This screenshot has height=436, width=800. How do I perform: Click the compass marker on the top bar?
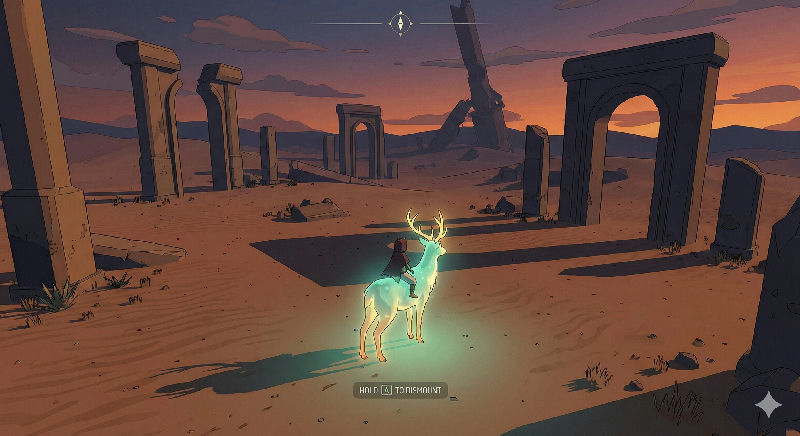pyautogui.click(x=401, y=22)
